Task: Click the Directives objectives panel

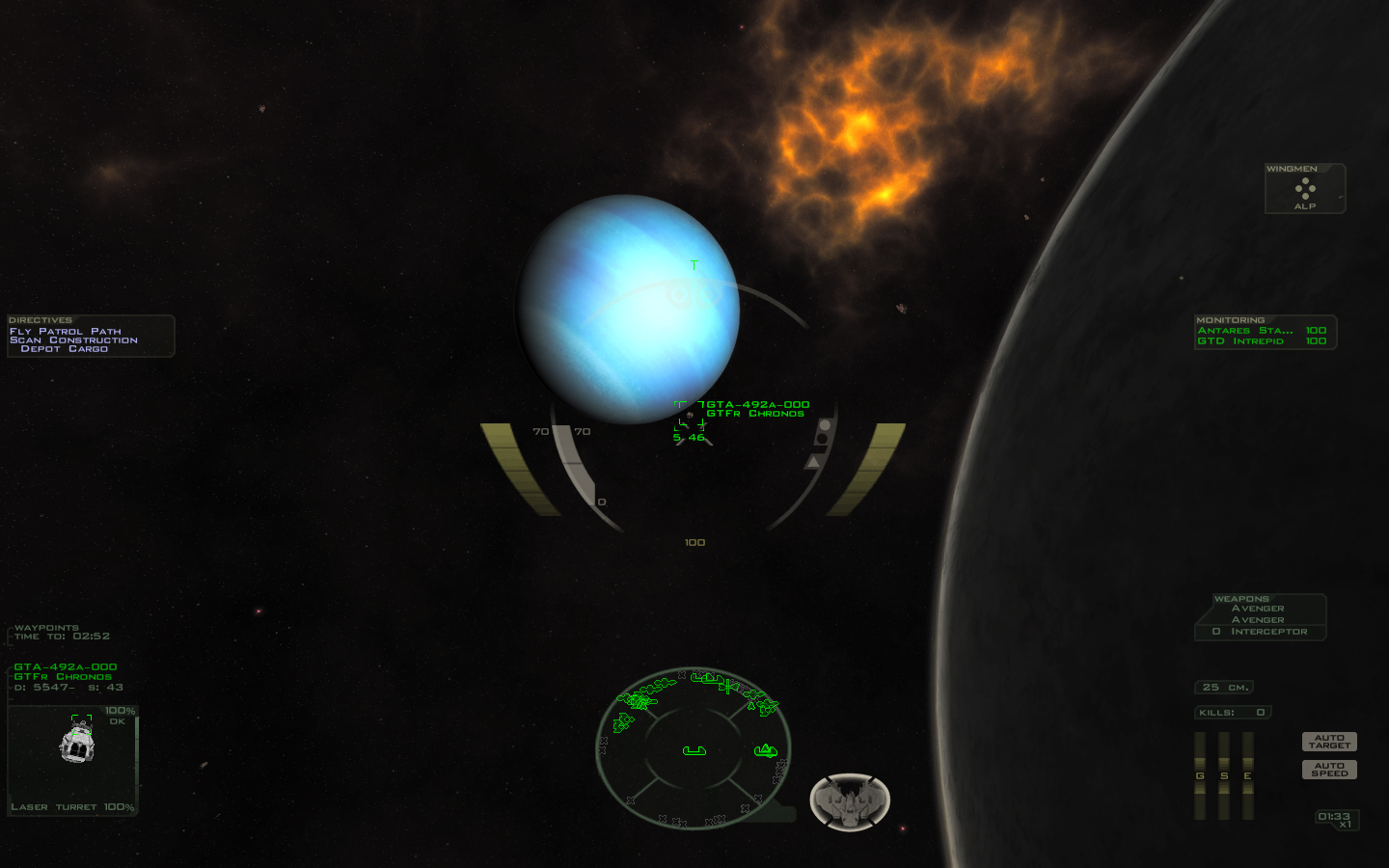Action: (x=91, y=336)
